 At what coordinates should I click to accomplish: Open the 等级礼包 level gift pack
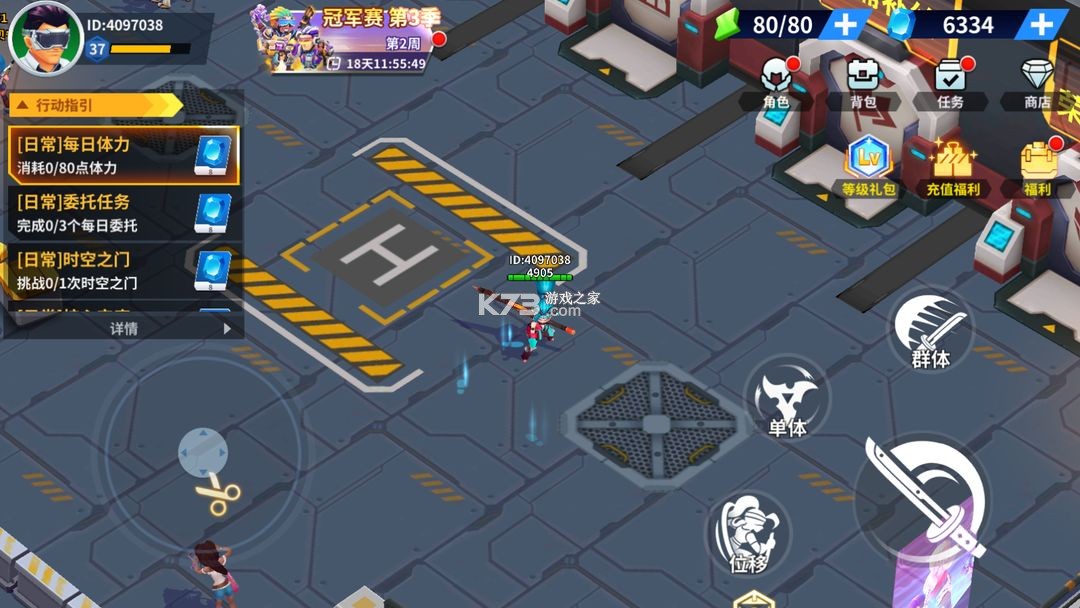868,166
